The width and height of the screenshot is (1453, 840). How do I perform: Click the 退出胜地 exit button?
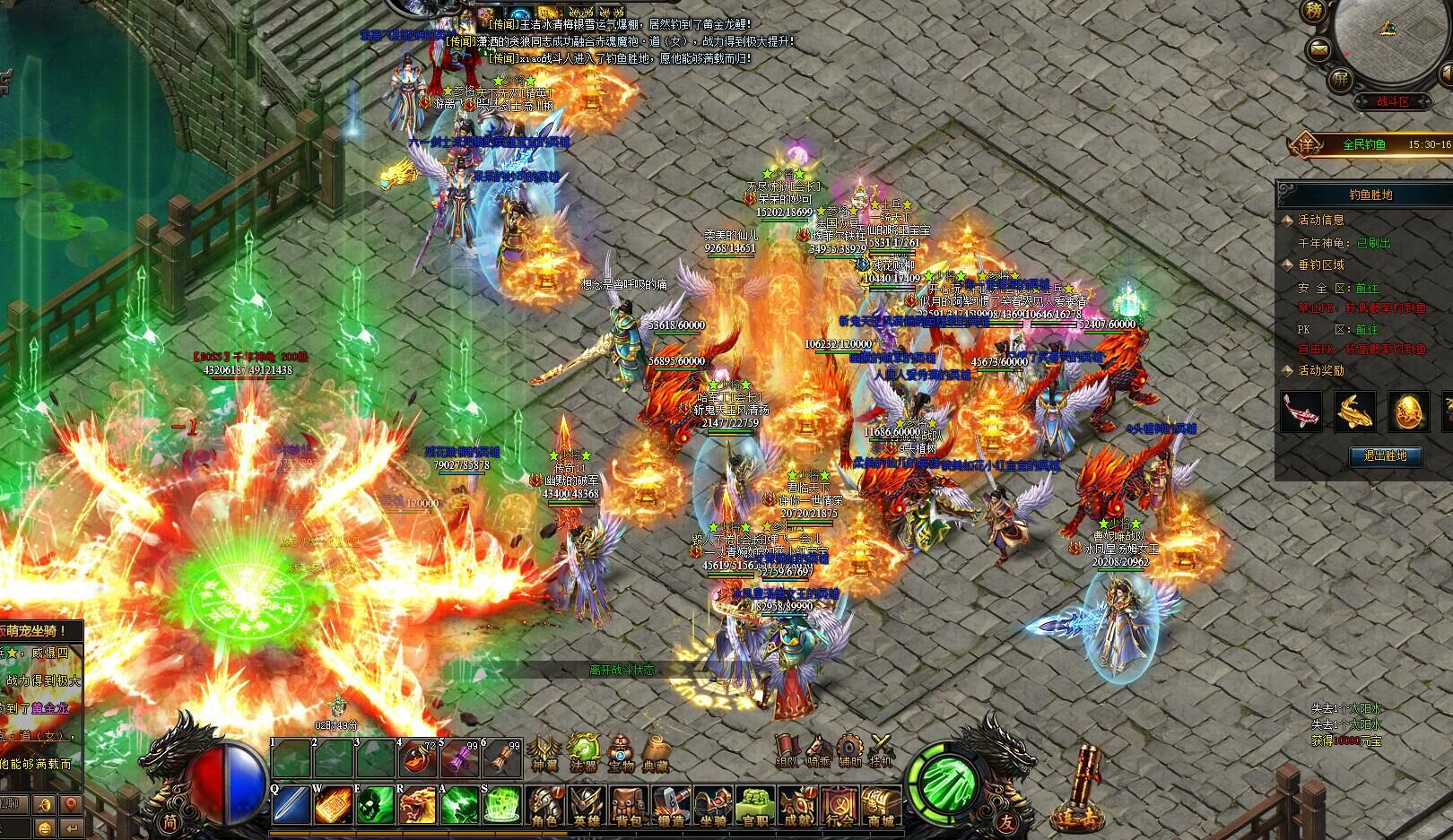pos(1385,455)
